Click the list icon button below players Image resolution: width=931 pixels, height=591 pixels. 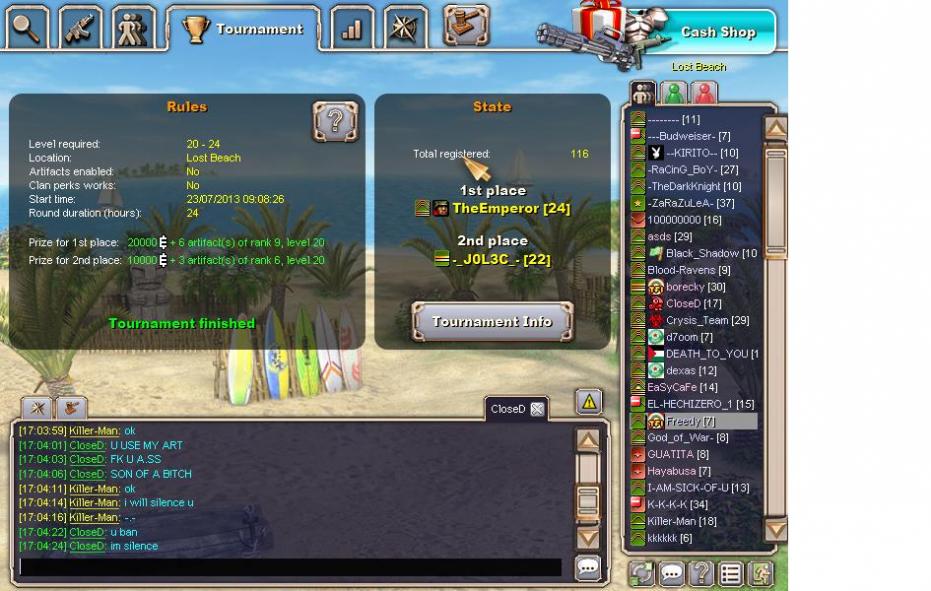tap(731, 574)
